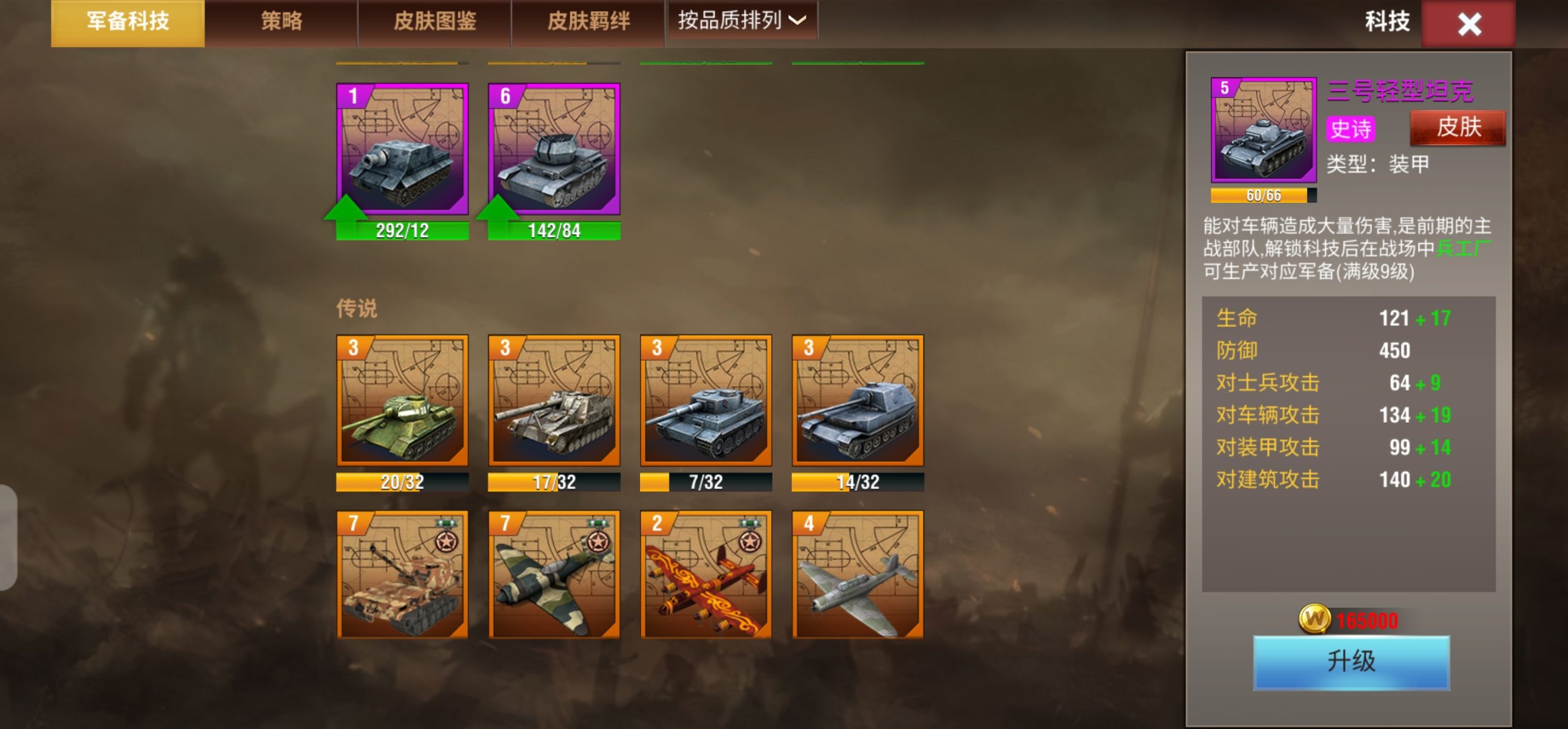Close the 科技 screen with X
The height and width of the screenshot is (729, 1568).
pos(1468,25)
